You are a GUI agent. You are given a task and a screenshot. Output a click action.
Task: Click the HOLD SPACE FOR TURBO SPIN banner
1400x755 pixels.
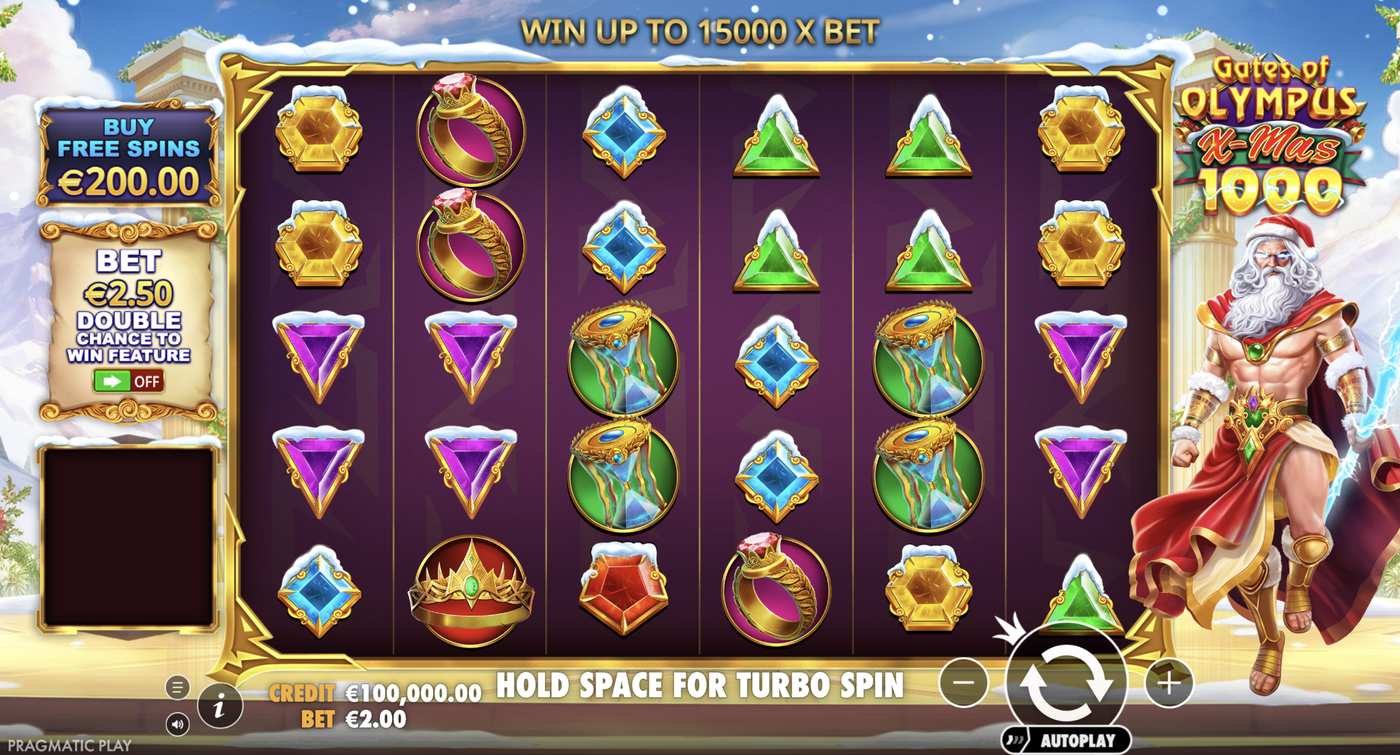pos(698,686)
